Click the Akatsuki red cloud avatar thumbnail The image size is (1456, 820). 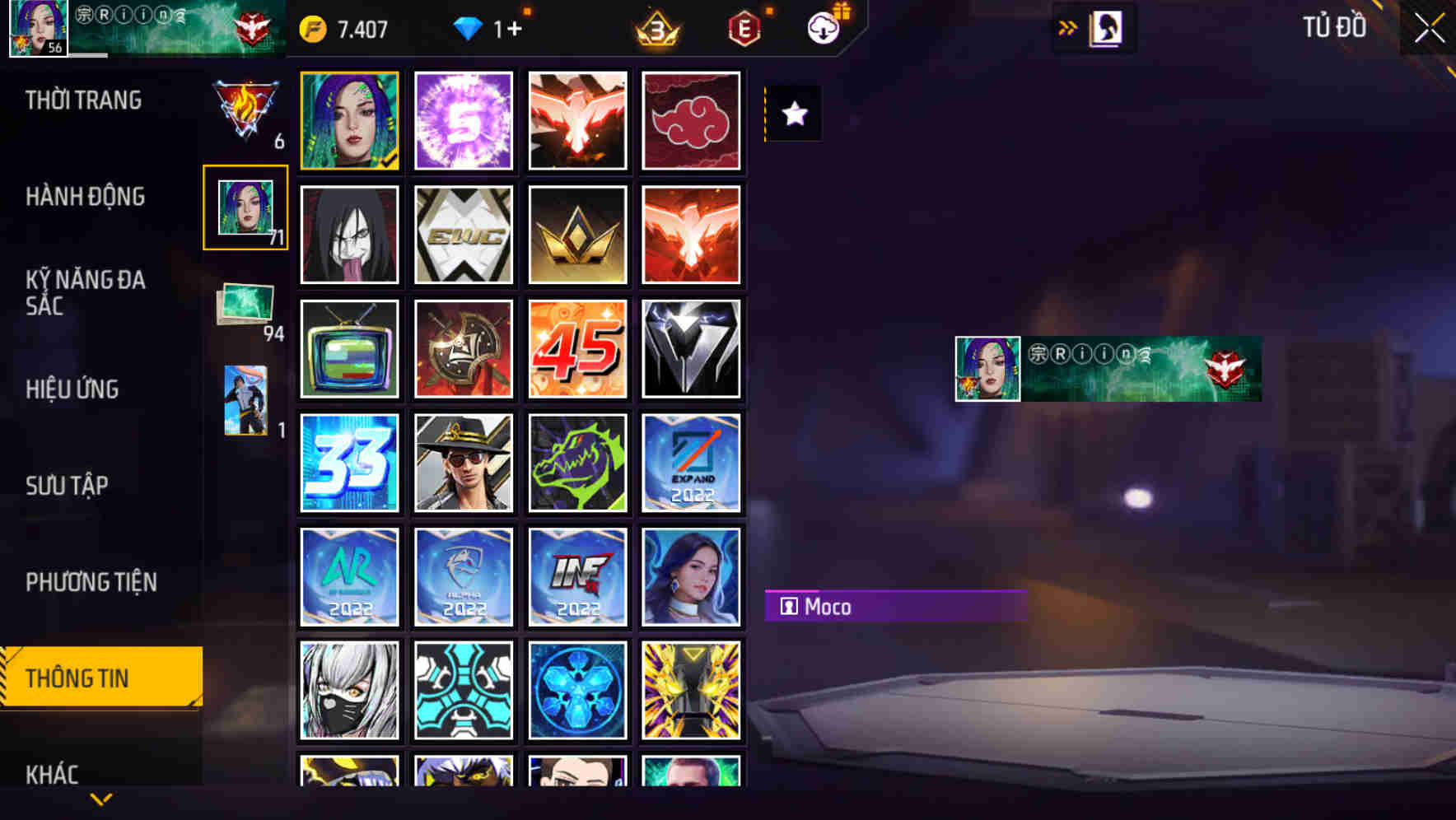692,120
